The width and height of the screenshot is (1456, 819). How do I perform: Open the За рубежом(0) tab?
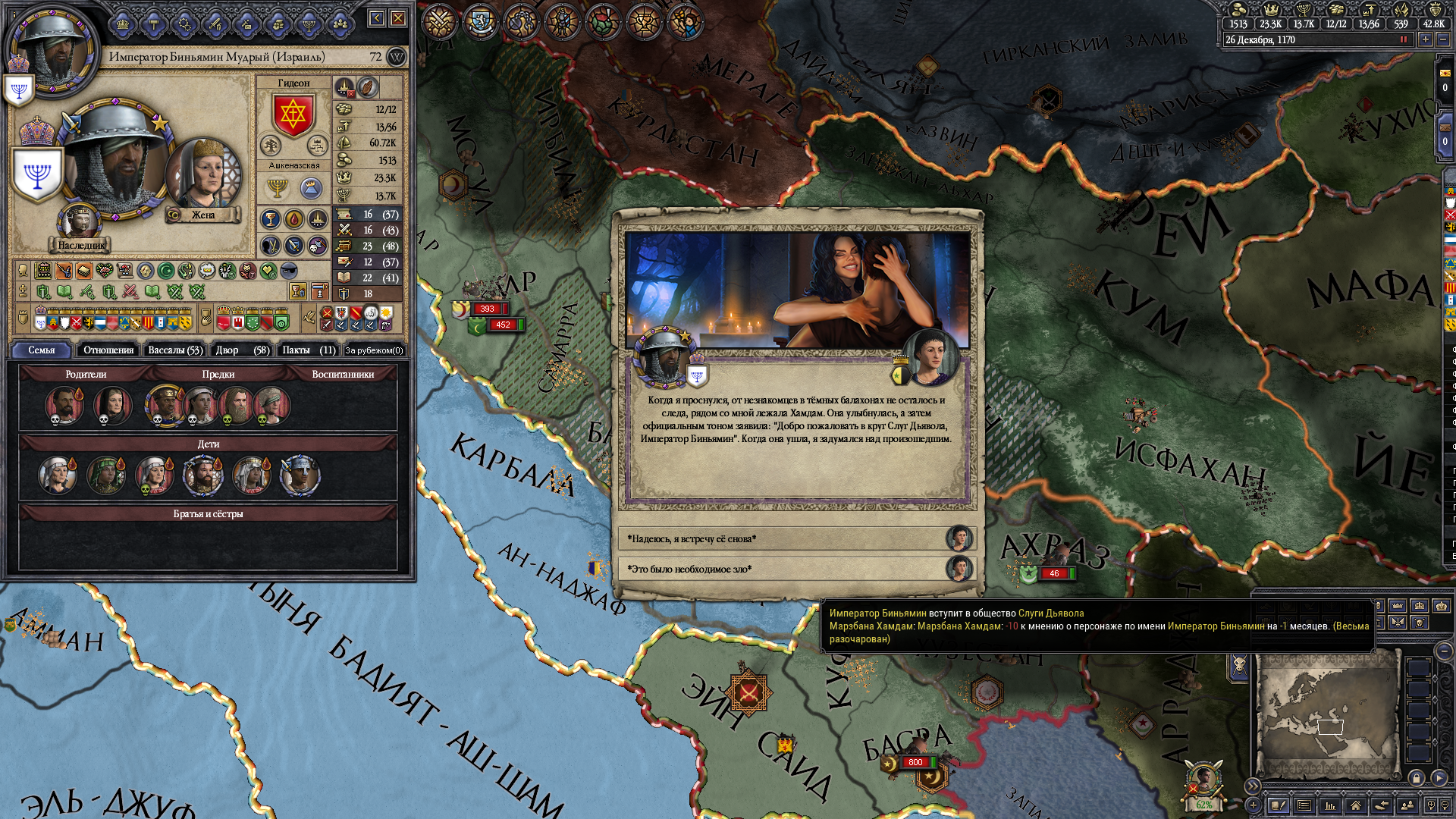click(374, 350)
